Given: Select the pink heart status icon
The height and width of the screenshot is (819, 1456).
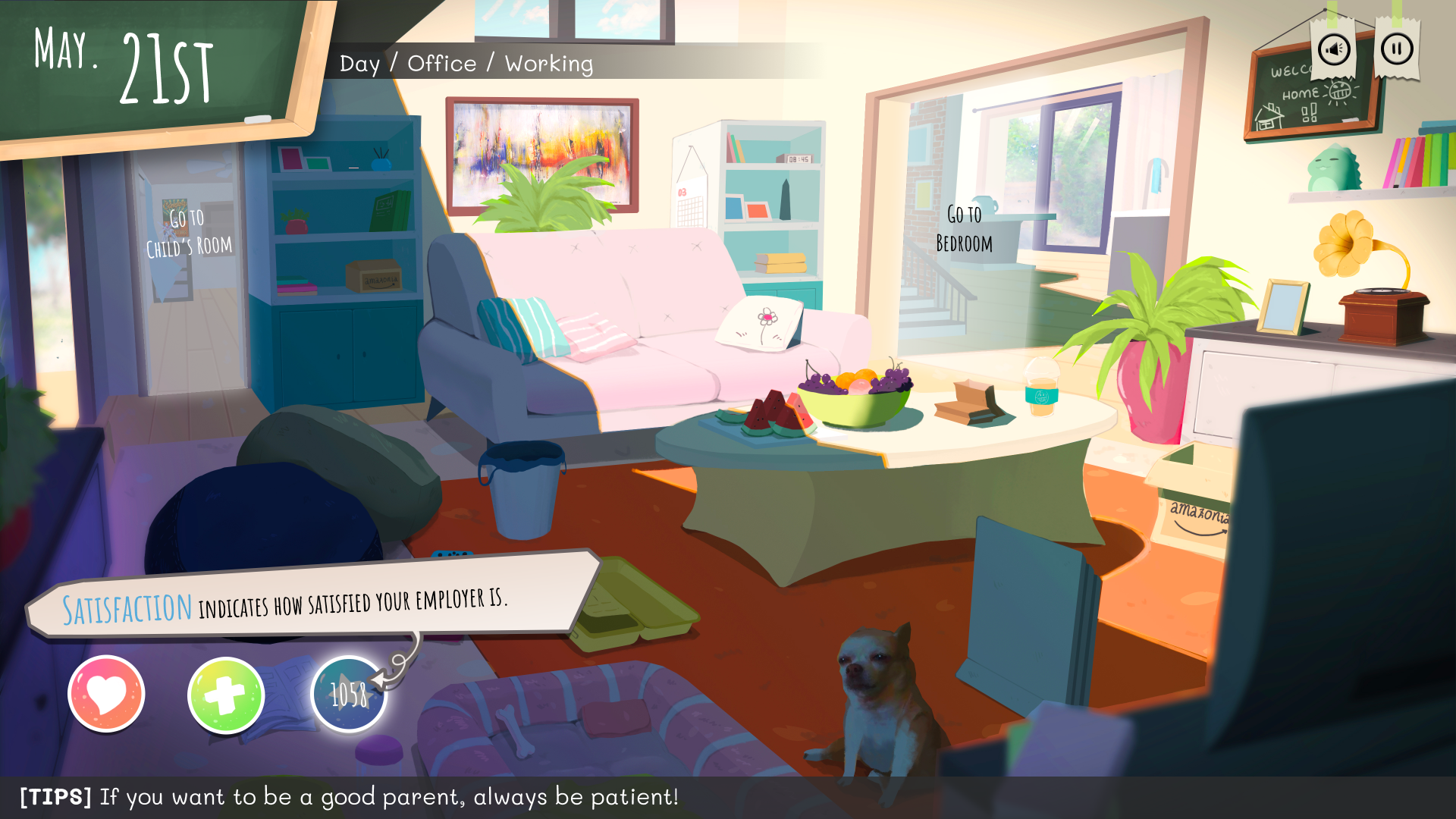Looking at the screenshot, I should (x=106, y=694).
